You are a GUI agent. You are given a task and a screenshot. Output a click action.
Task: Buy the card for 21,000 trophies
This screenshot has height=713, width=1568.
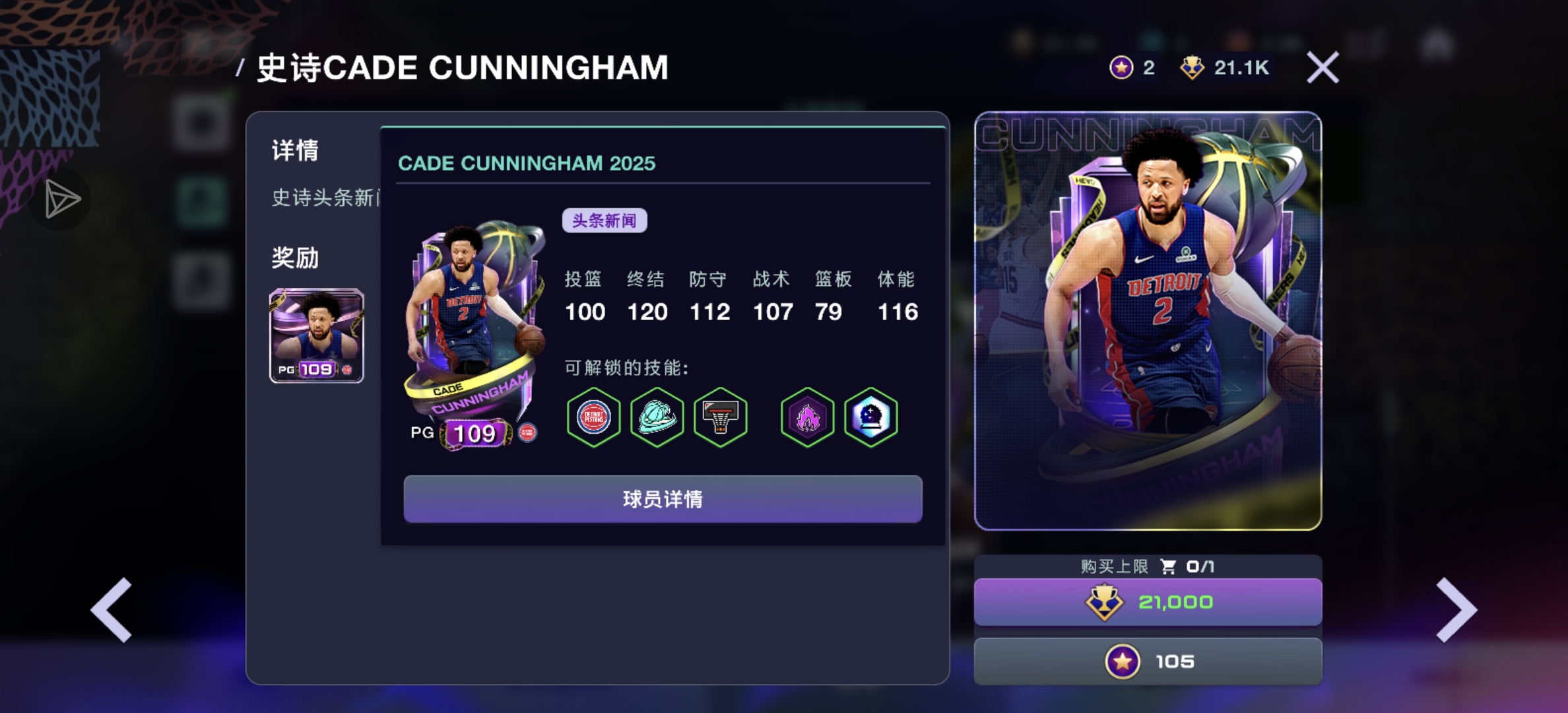click(x=1148, y=602)
